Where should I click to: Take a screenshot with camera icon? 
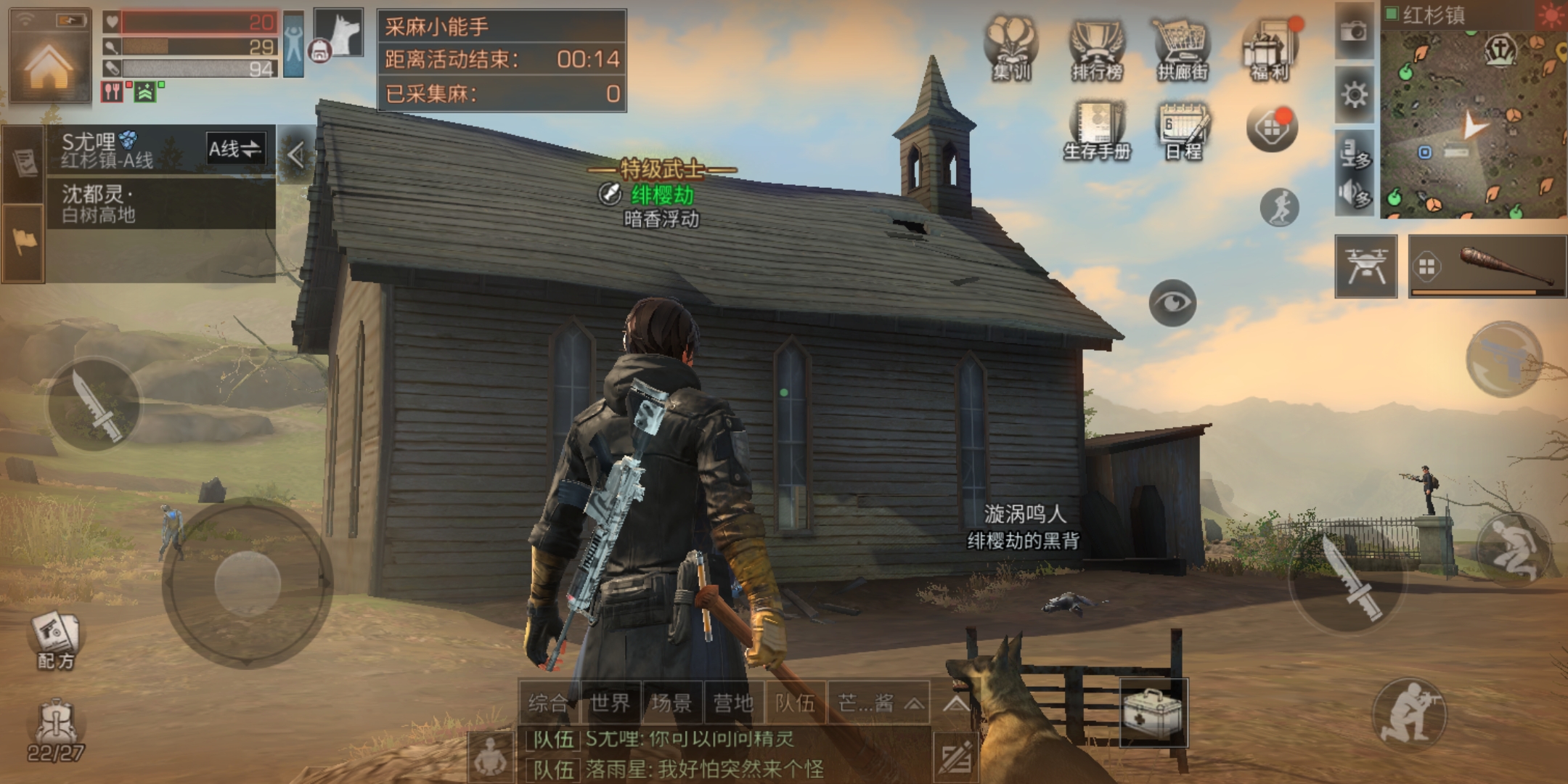tap(1354, 31)
